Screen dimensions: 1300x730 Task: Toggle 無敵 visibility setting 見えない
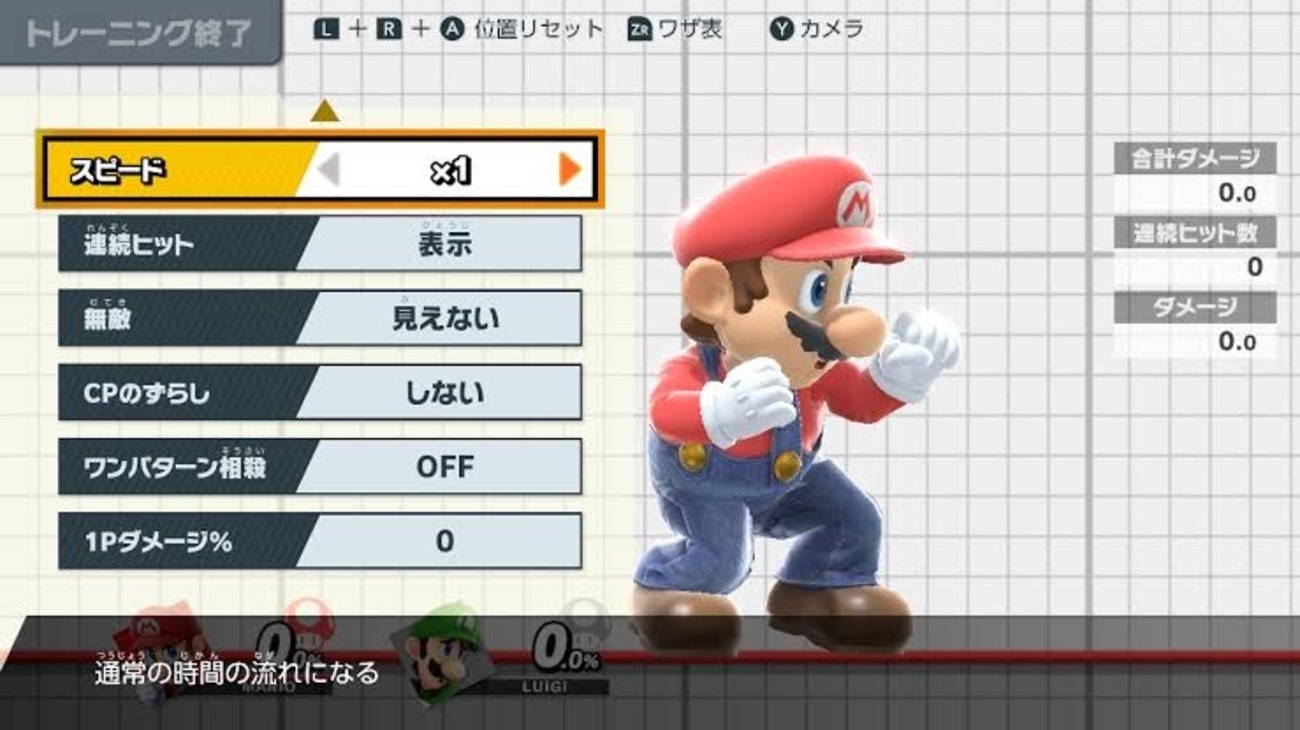pyautogui.click(x=320, y=318)
